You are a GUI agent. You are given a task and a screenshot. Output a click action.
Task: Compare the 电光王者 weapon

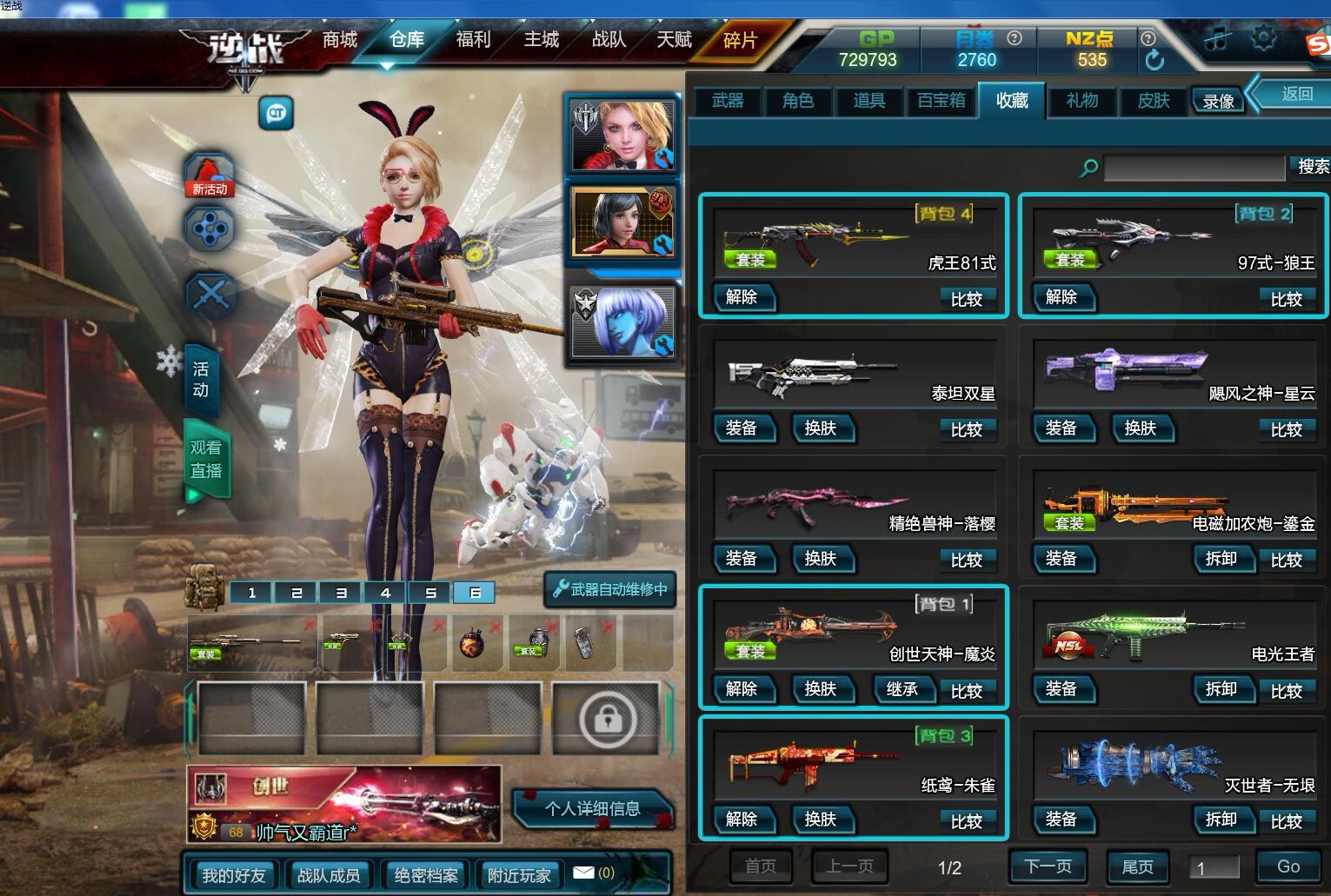click(x=1286, y=691)
